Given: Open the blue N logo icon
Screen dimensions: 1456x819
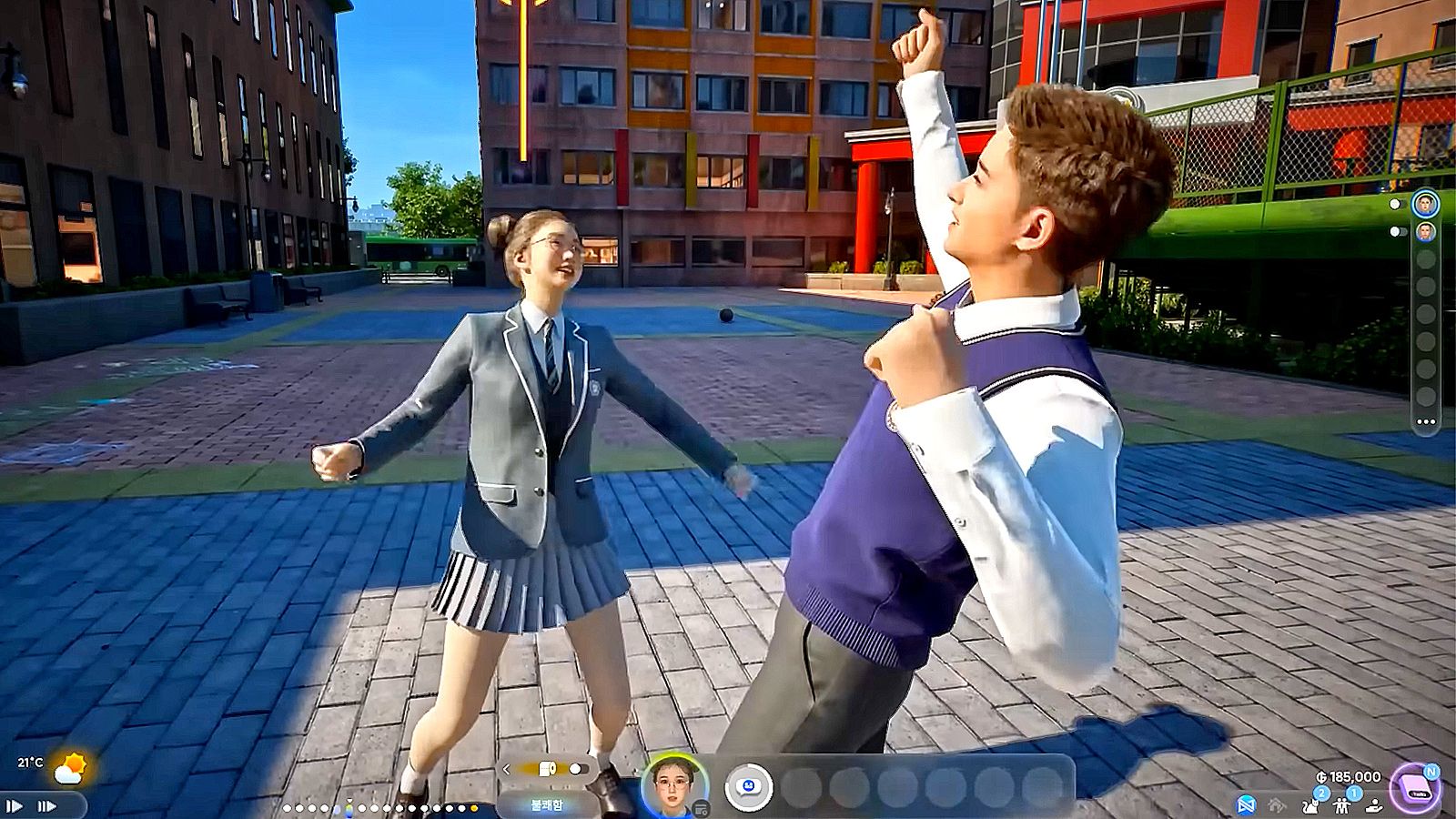Looking at the screenshot, I should click(1247, 805).
